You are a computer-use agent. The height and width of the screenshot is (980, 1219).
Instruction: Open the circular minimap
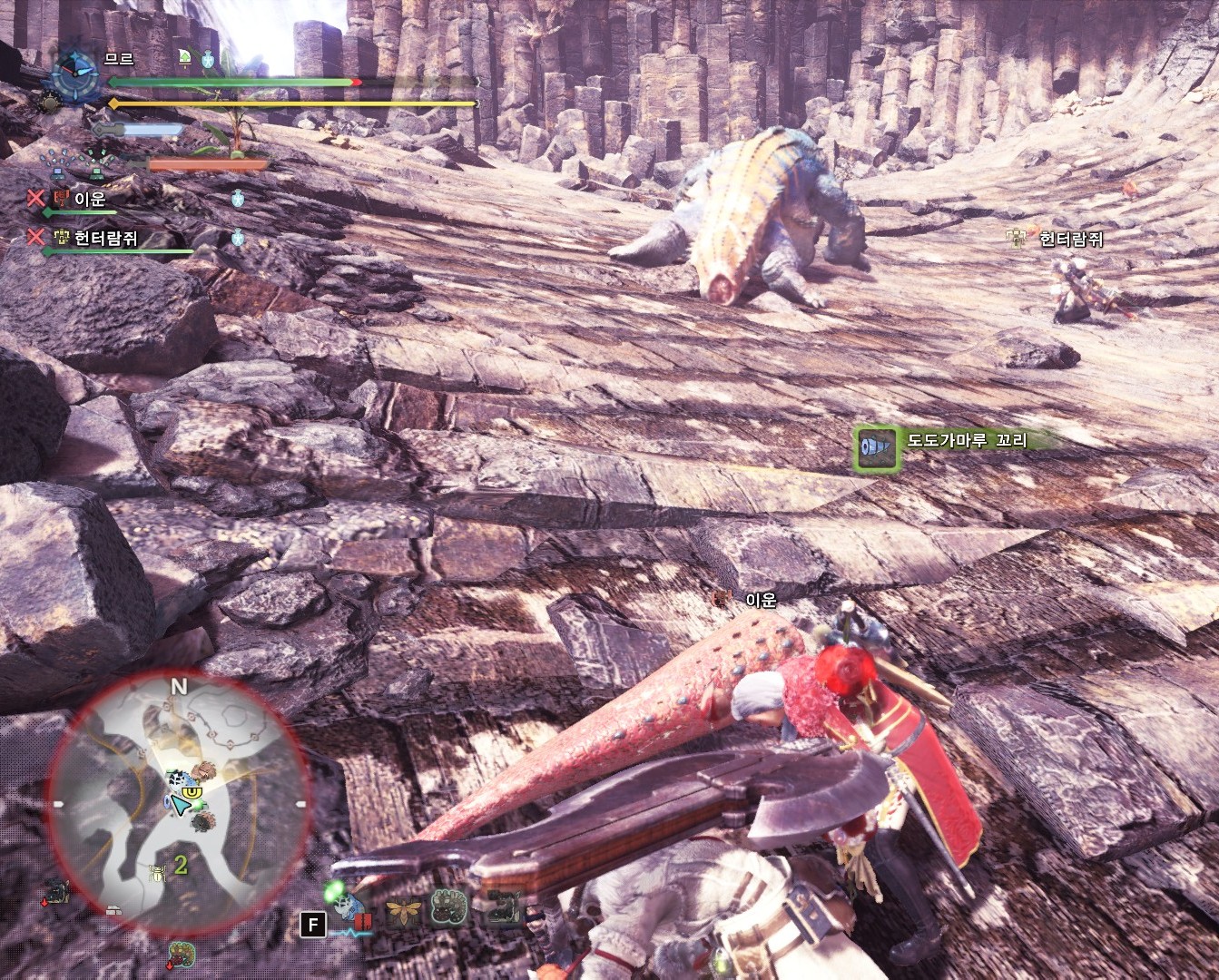point(175,799)
